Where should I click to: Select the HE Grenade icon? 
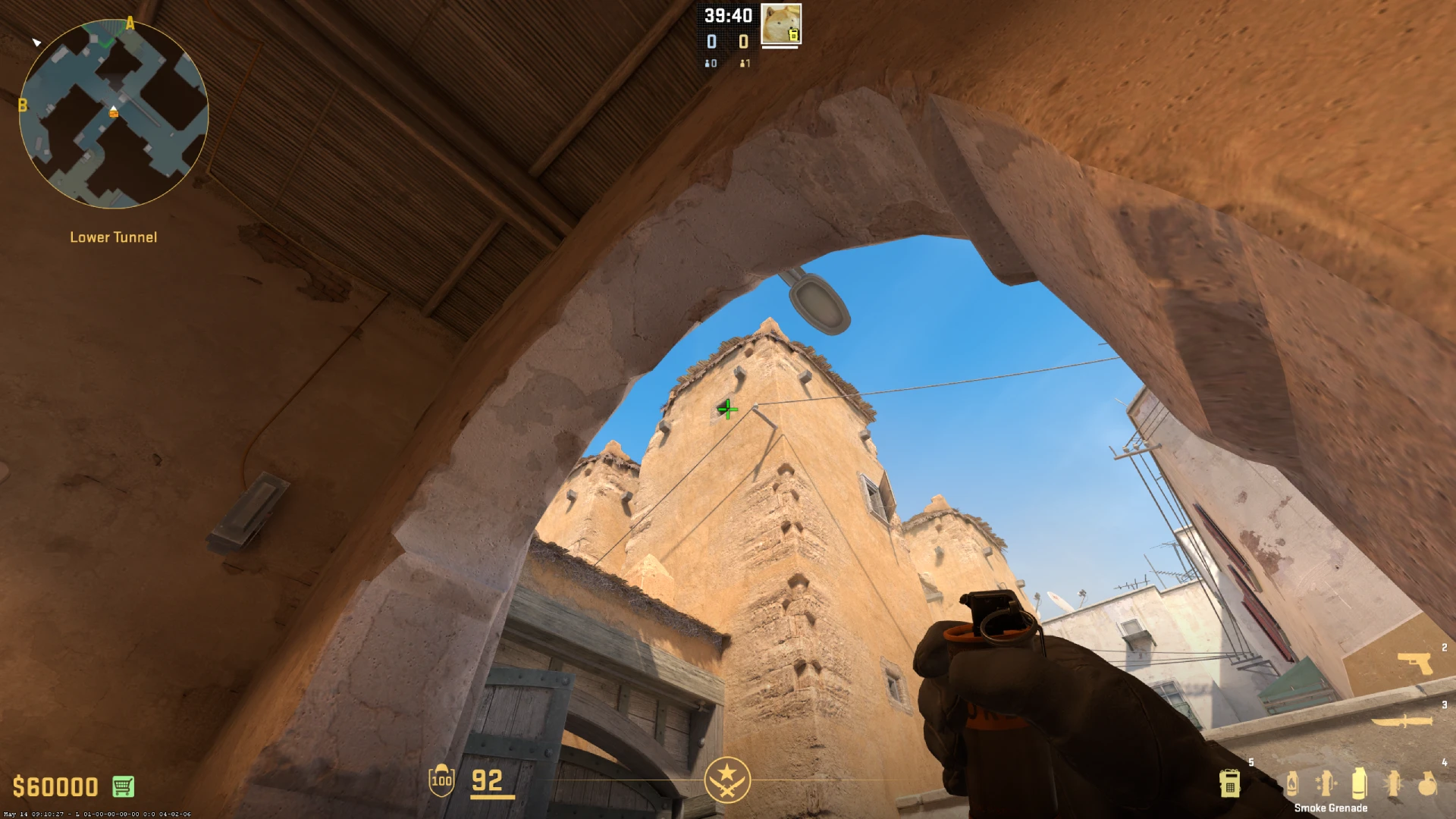1429,785
